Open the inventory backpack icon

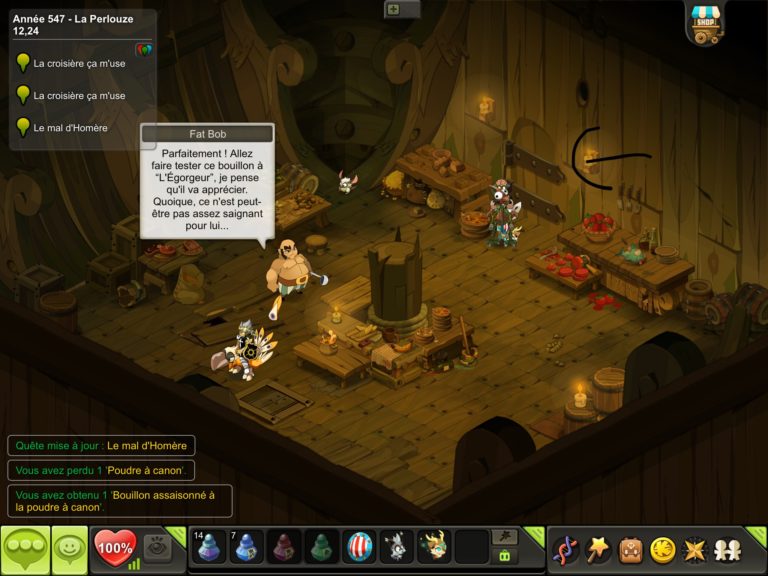tap(630, 549)
